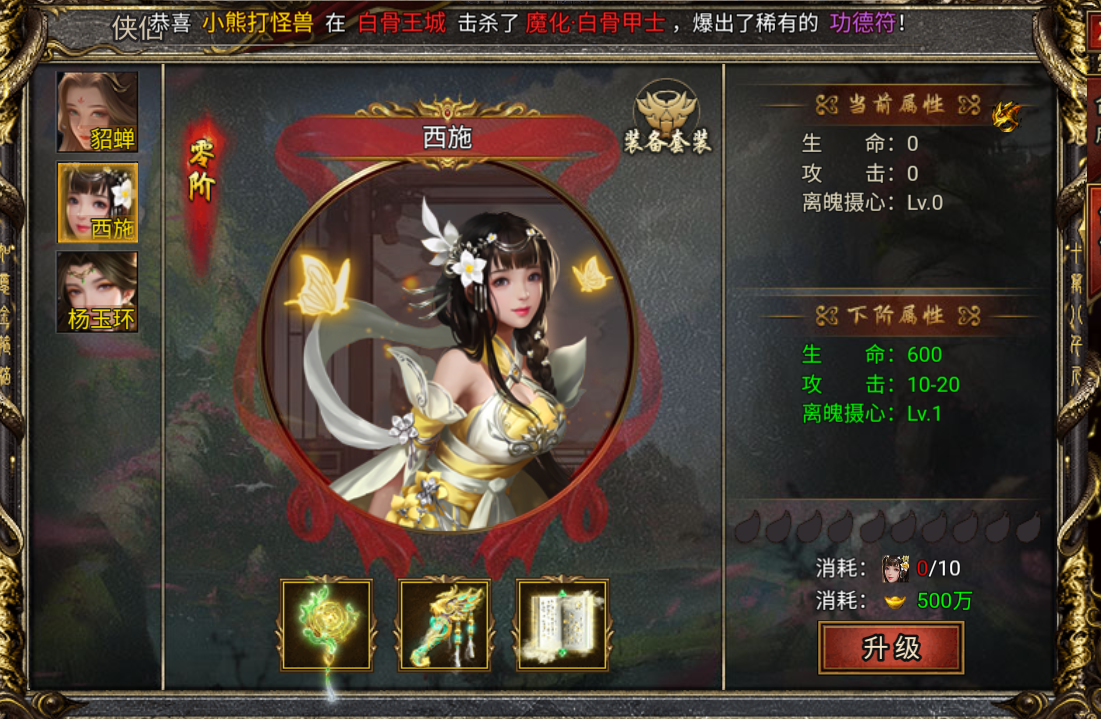This screenshot has height=719, width=1101.
Task: Open the 装备套装 equipment set icon
Action: [667, 118]
